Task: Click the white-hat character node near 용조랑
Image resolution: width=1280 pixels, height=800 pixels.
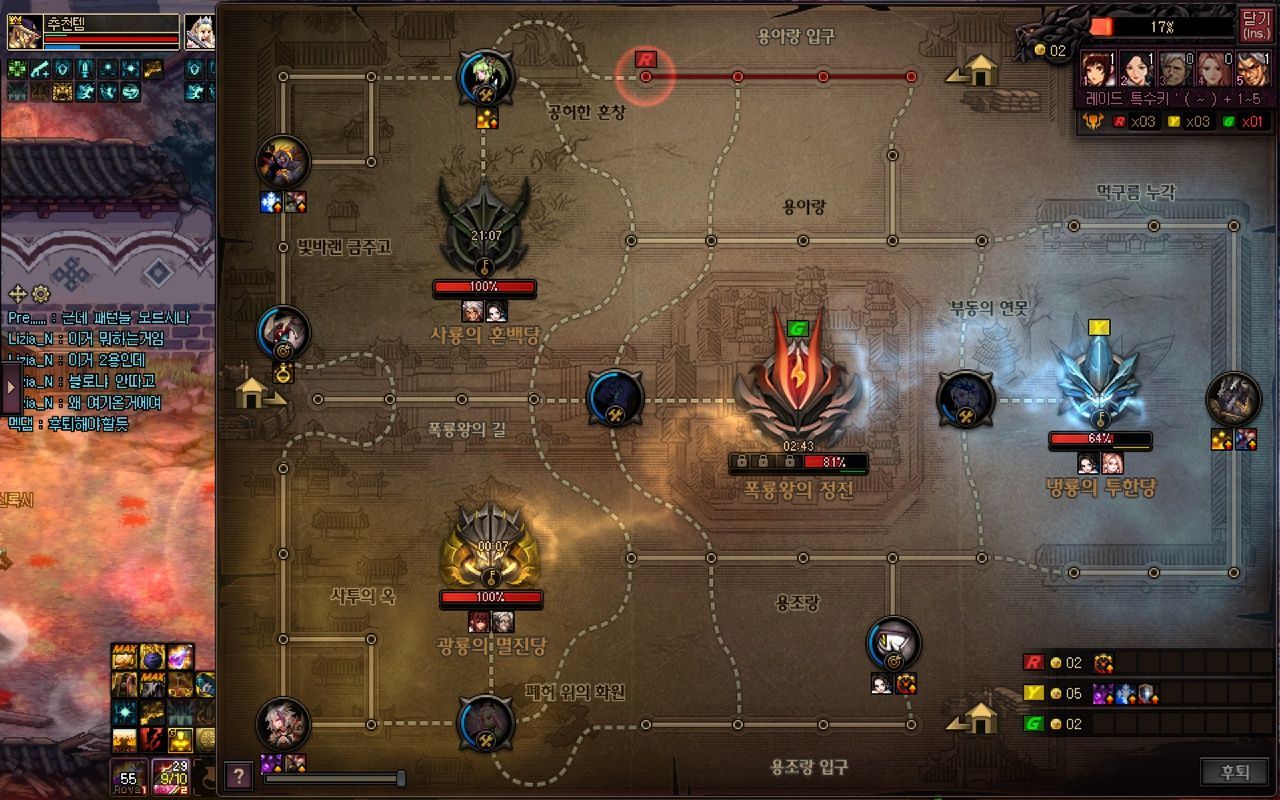Action: 893,643
